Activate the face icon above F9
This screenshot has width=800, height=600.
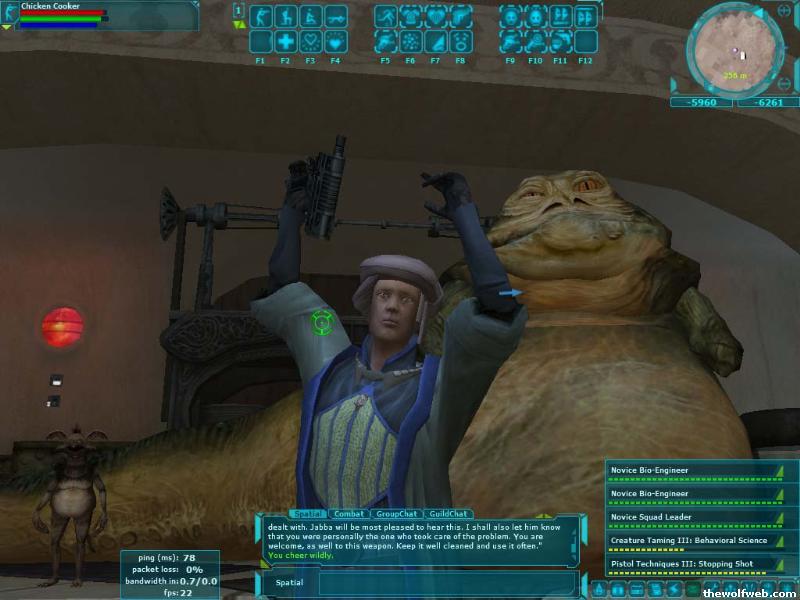click(511, 16)
